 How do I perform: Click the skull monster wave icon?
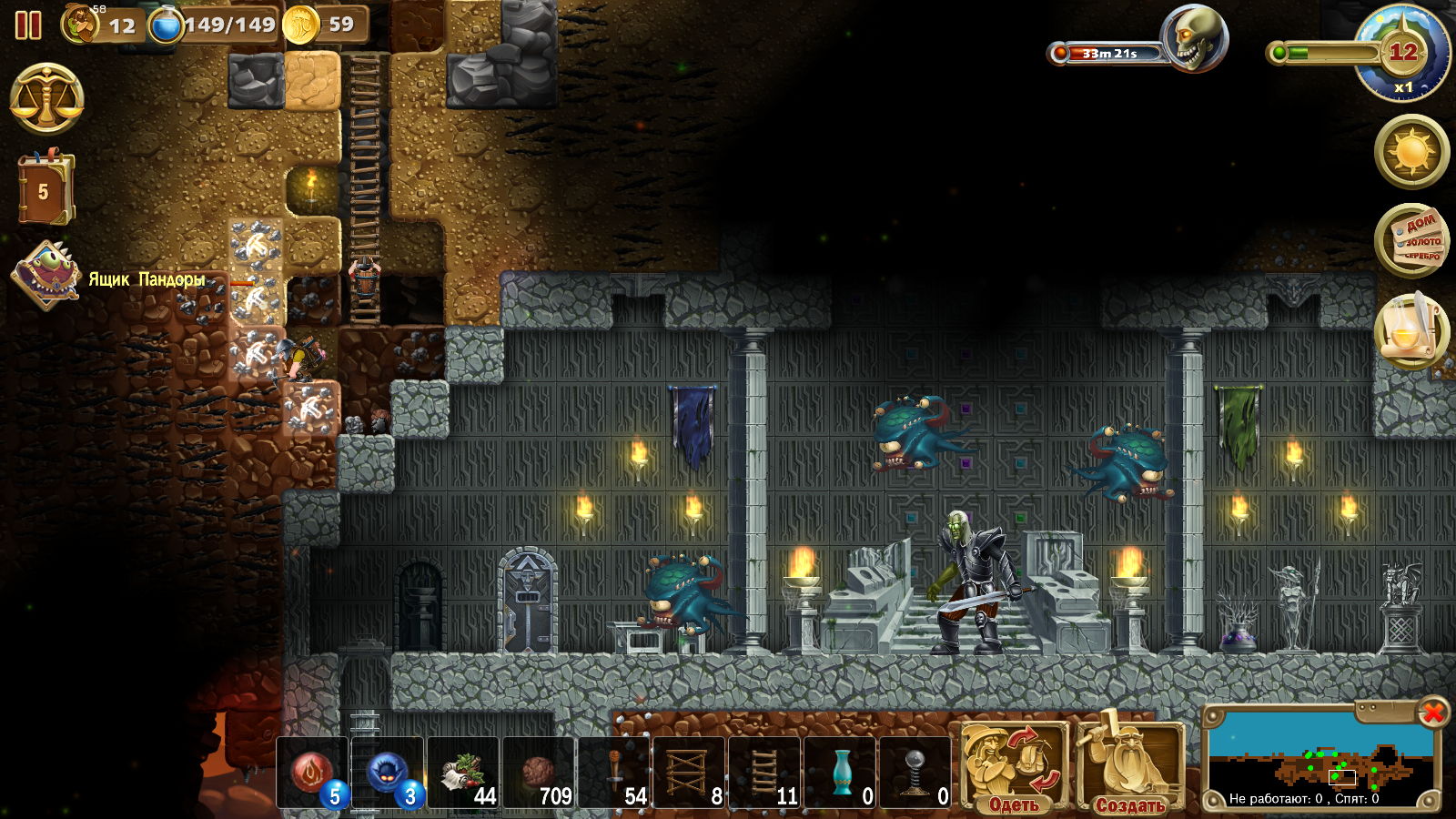pos(1193,38)
